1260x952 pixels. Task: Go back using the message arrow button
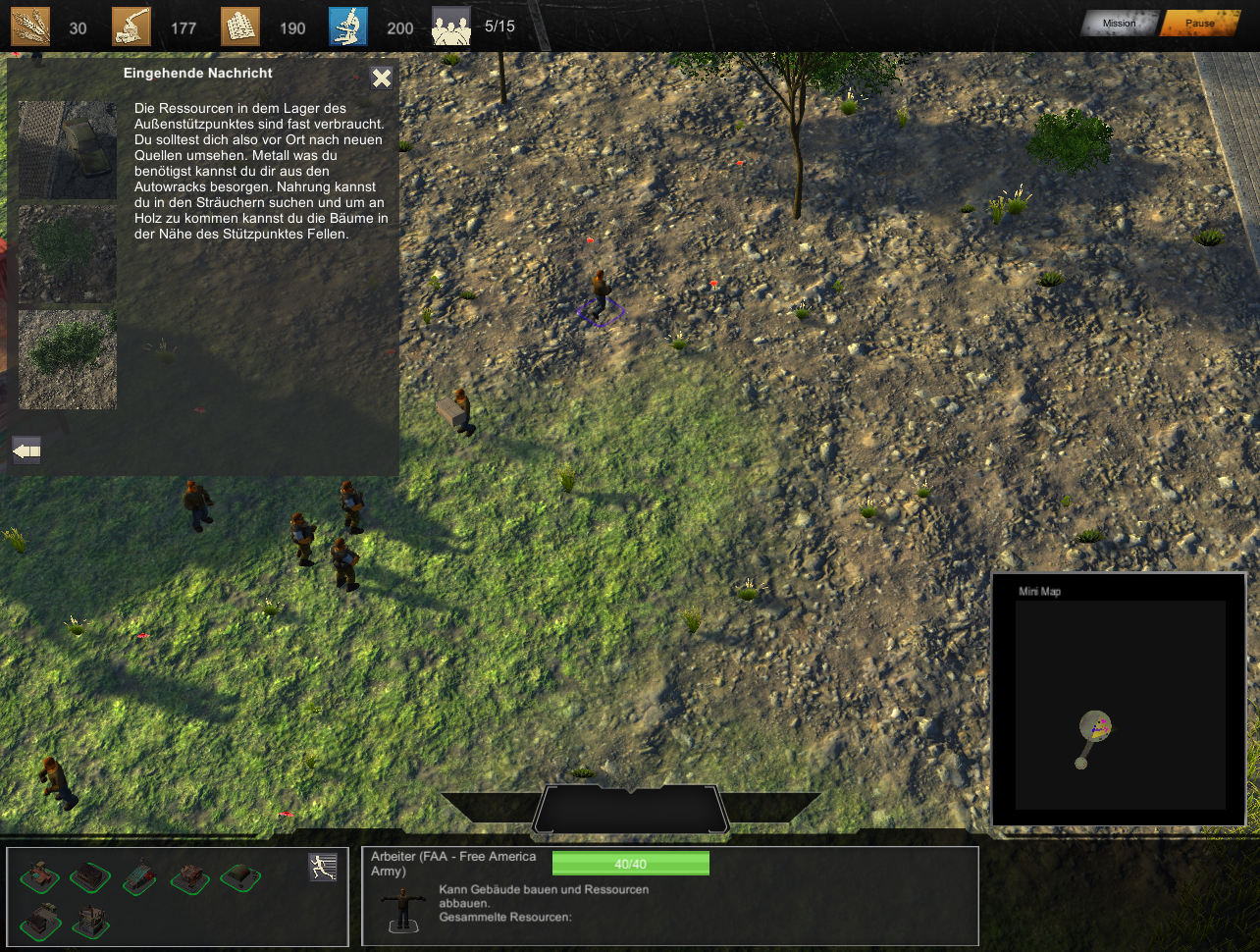pyautogui.click(x=26, y=450)
